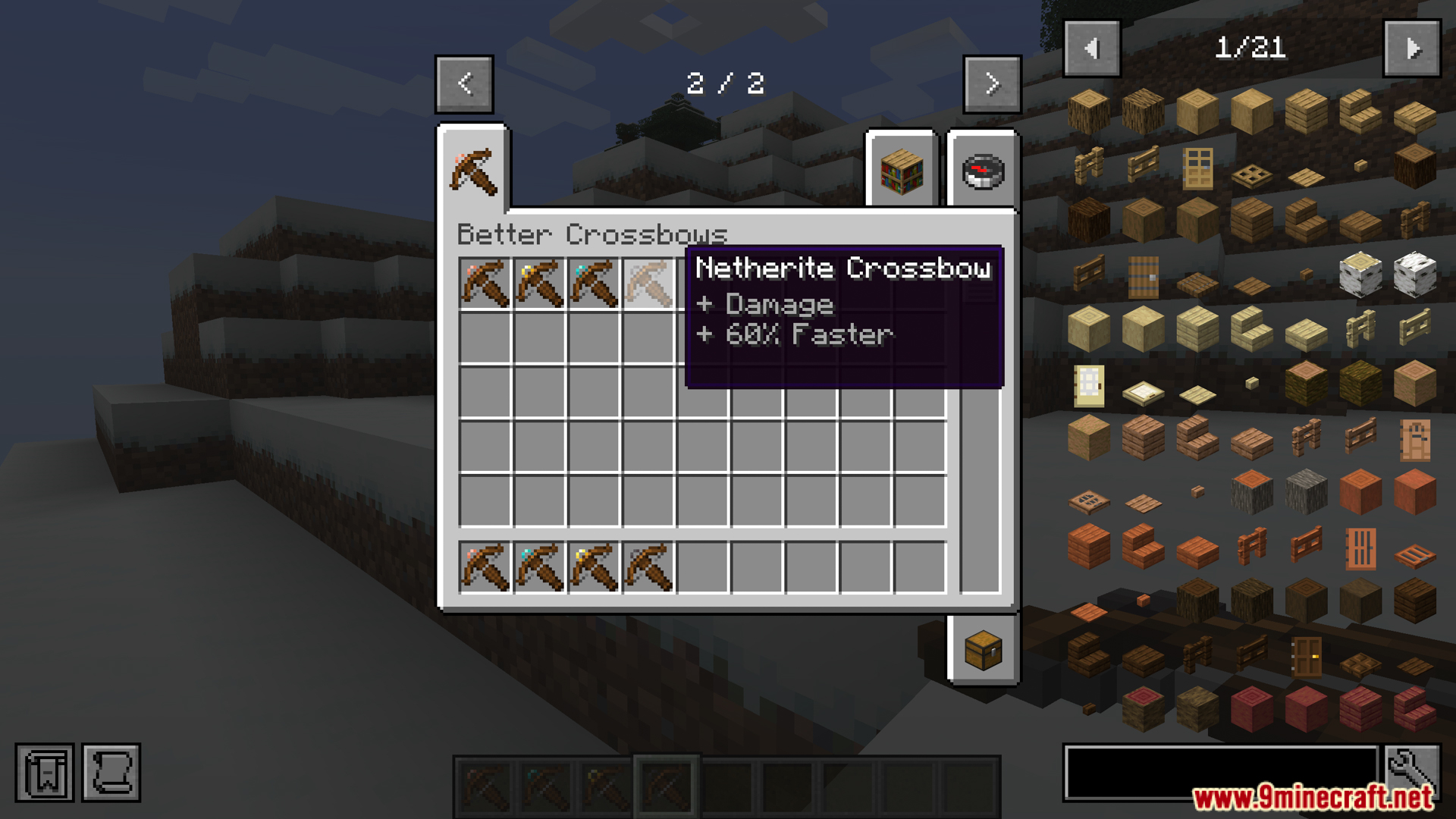1456x819 pixels.
Task: Pick the Netherite Crossbow from the grid
Action: click(648, 284)
